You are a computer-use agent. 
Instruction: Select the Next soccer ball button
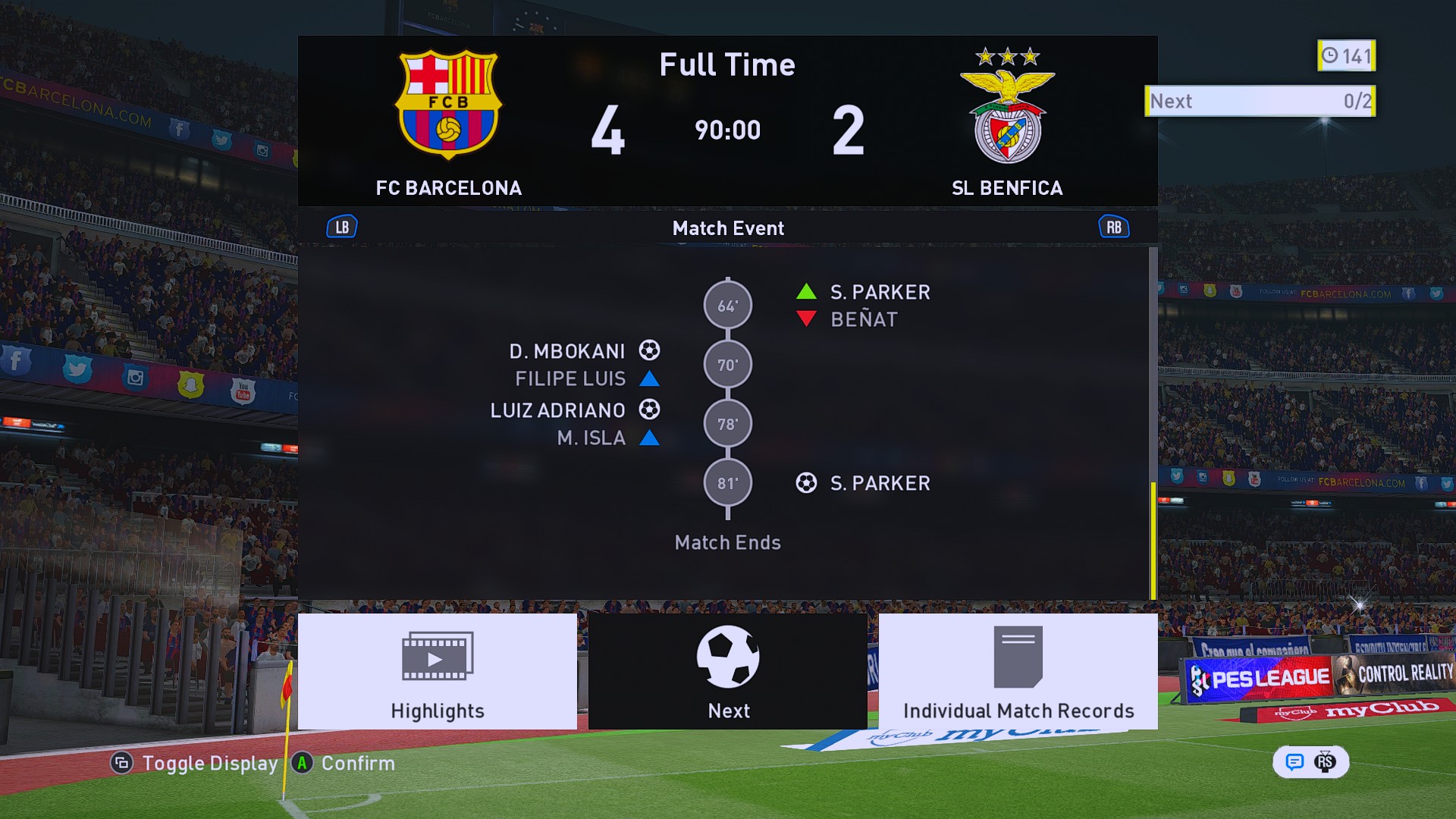point(728,672)
